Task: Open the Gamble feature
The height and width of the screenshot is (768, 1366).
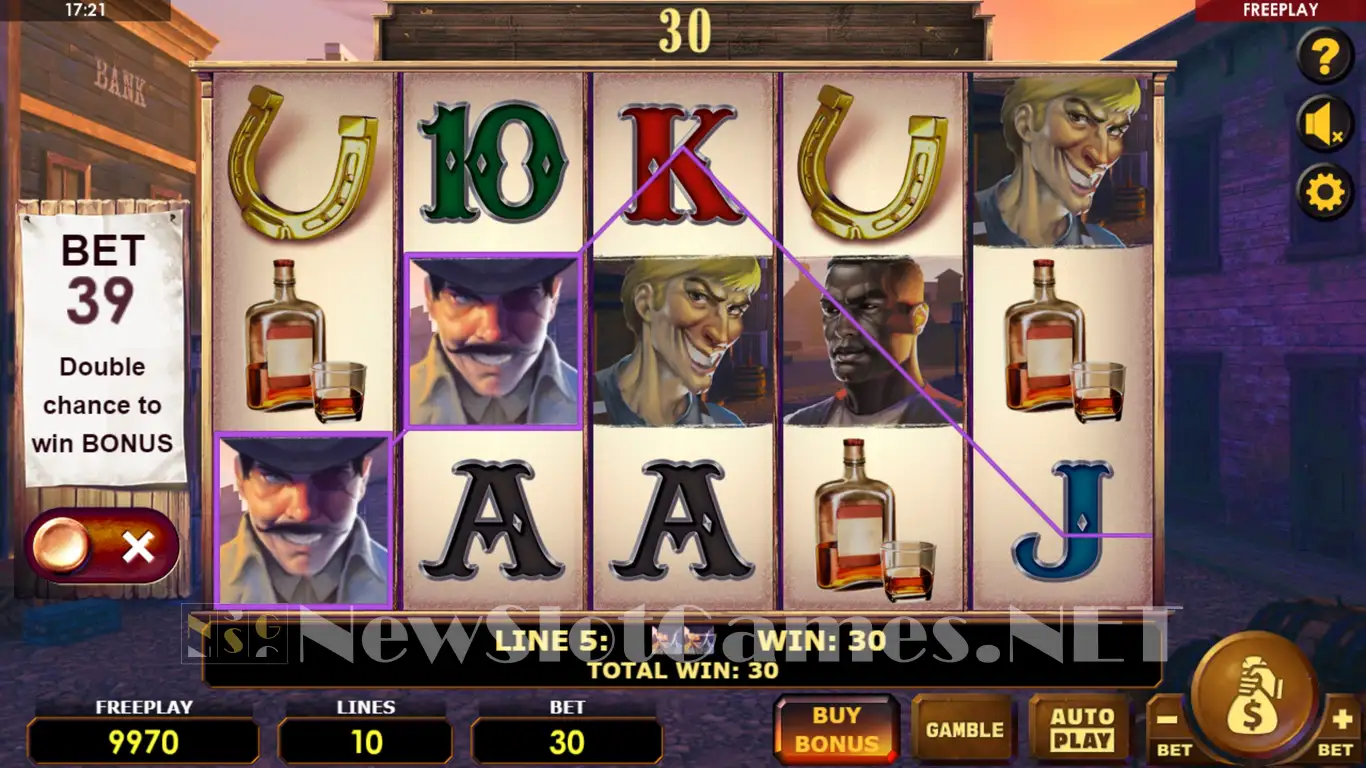Action: tap(964, 729)
